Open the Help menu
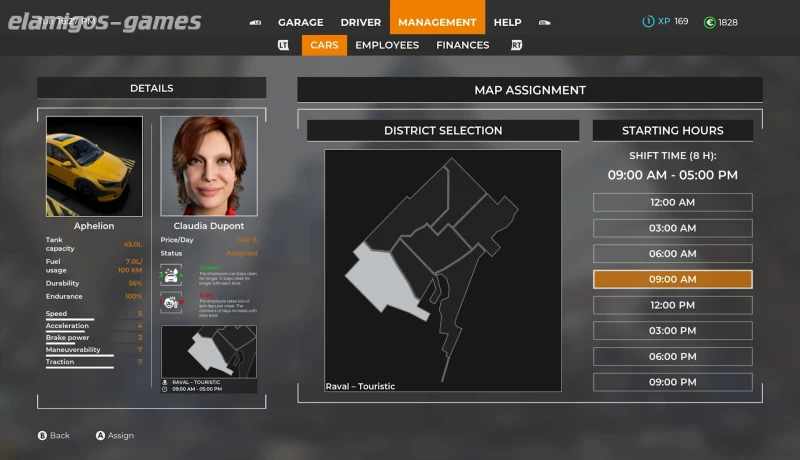This screenshot has height=460, width=800. [507, 22]
